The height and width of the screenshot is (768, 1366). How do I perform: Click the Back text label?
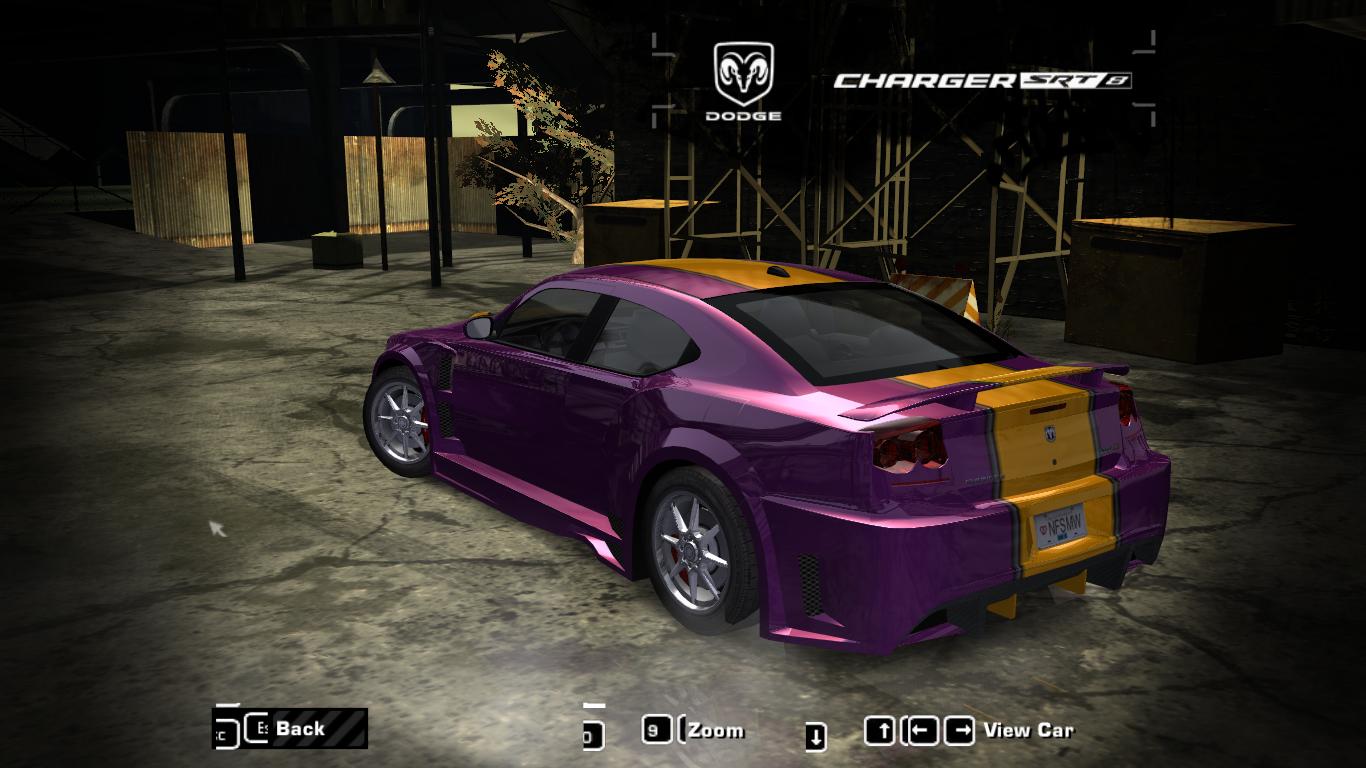303,729
